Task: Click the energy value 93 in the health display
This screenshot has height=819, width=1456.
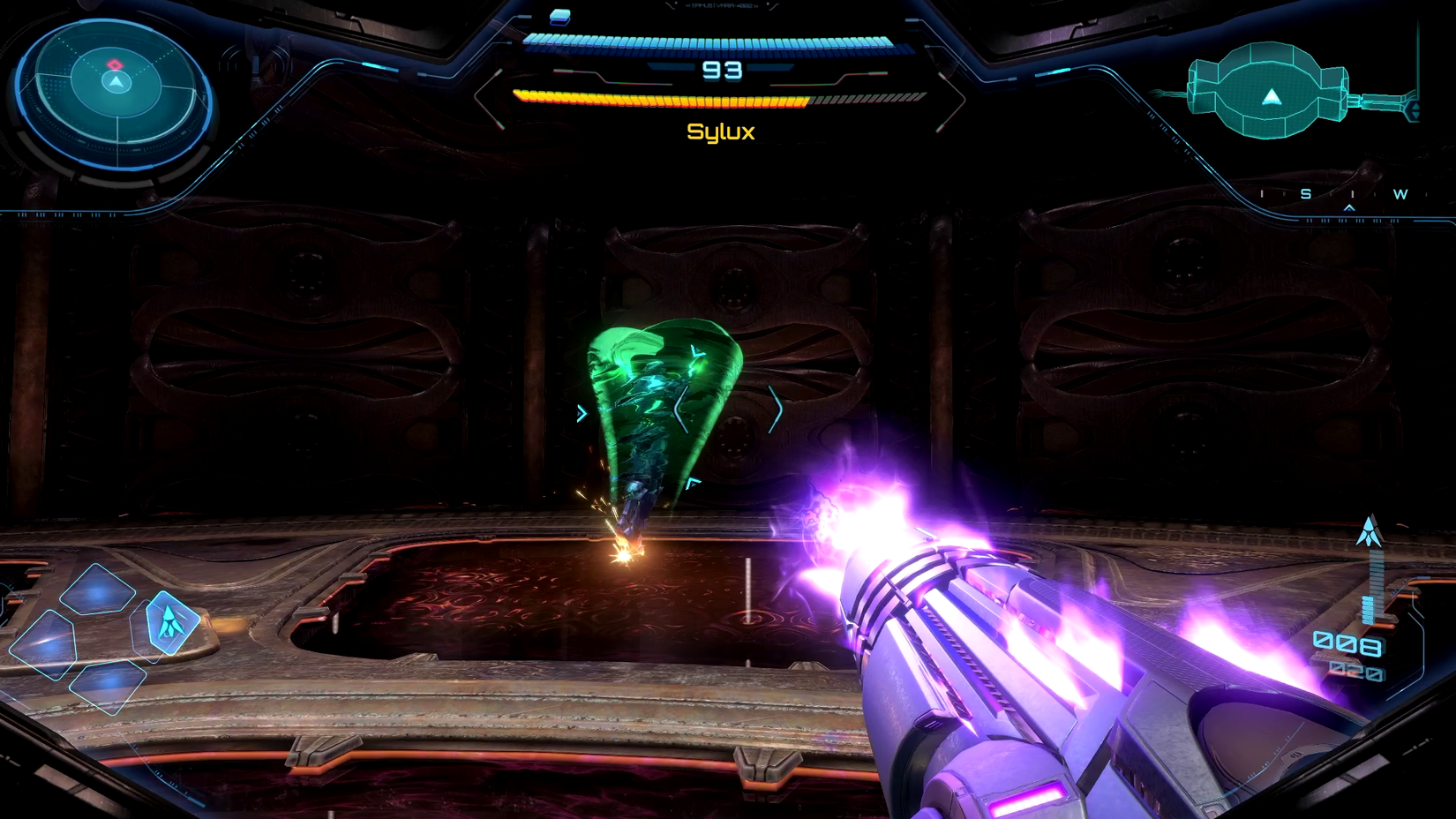Action: 723,71
